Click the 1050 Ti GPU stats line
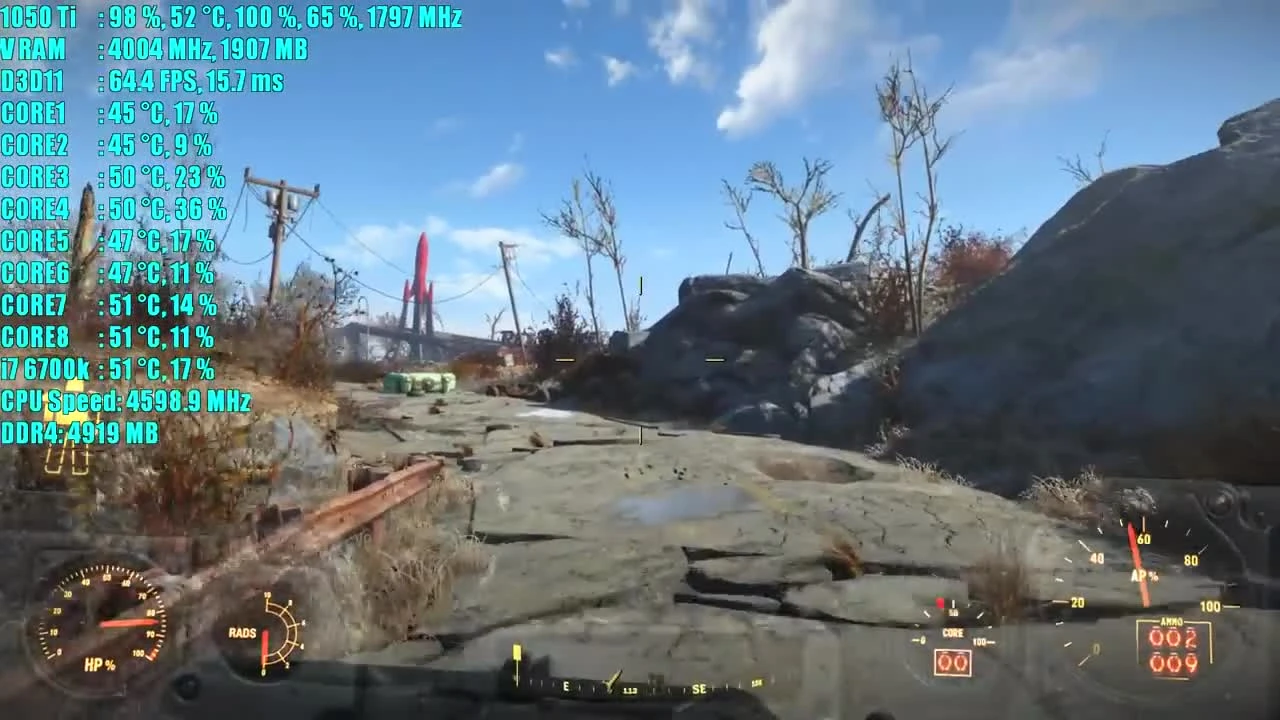Image resolution: width=1280 pixels, height=720 pixels. [230, 16]
